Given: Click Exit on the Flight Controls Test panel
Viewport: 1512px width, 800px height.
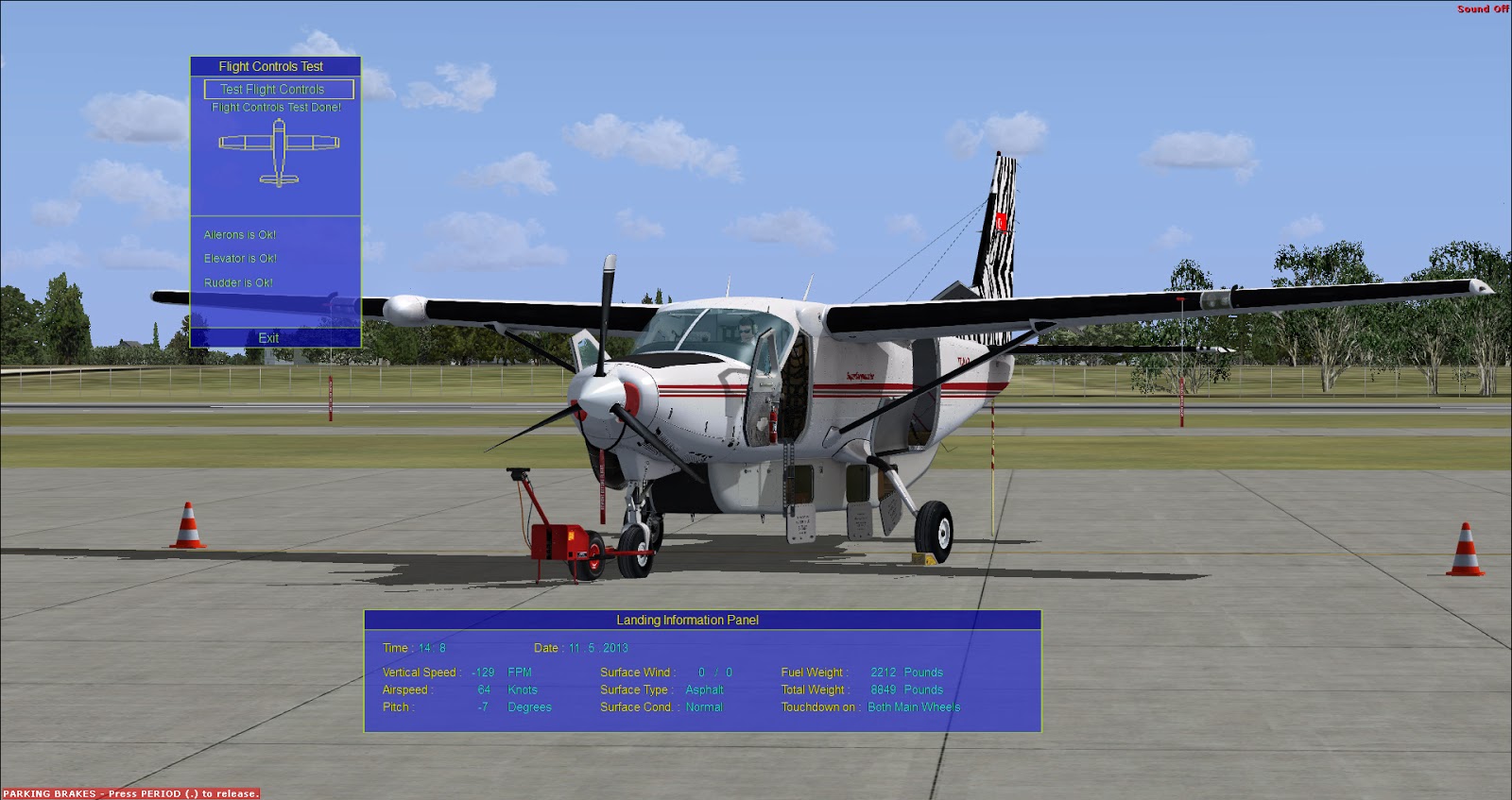Looking at the screenshot, I should 269,337.
